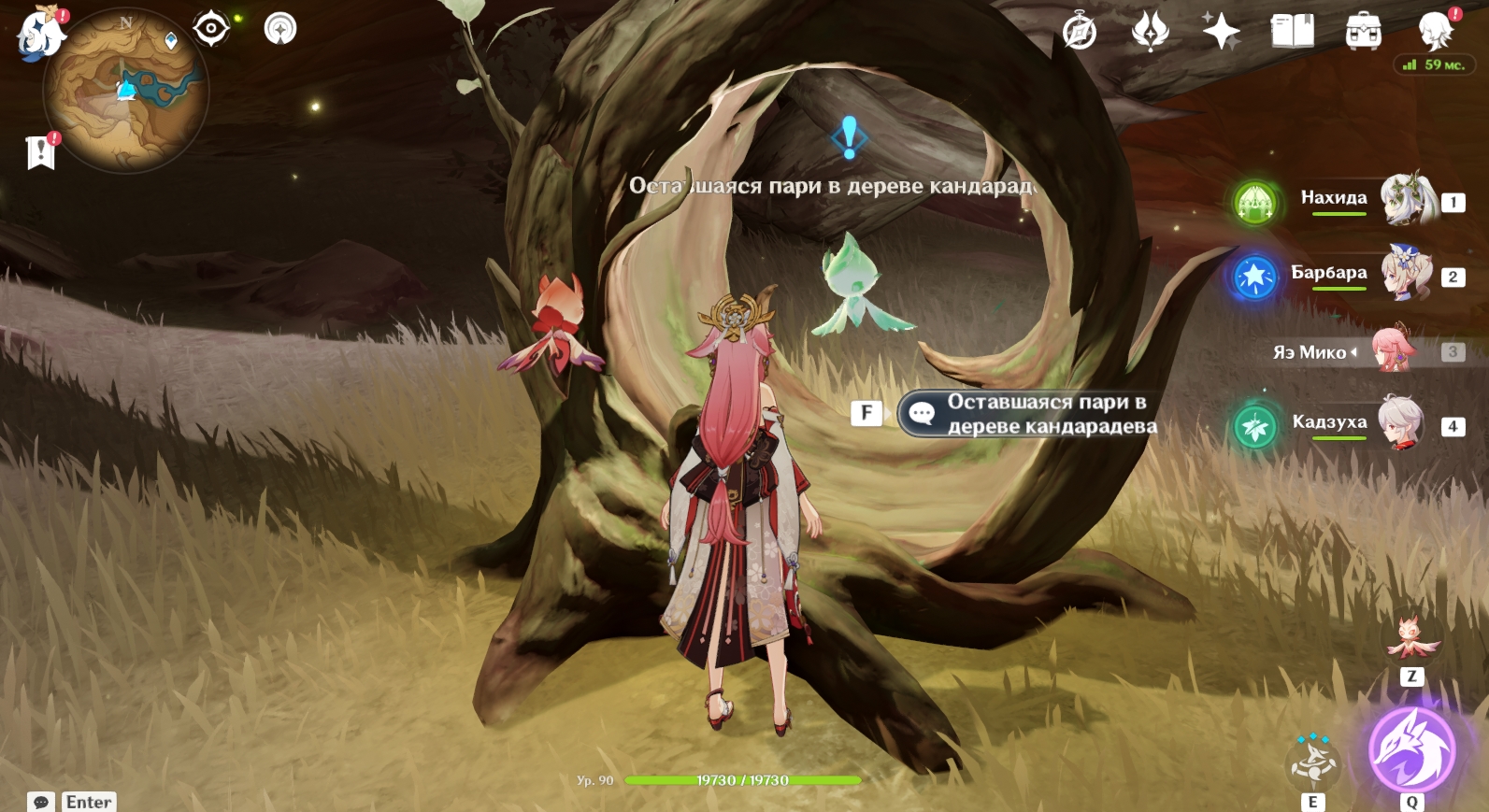Open the quest log bookmark icon
The height and width of the screenshot is (812, 1489).
point(41,152)
